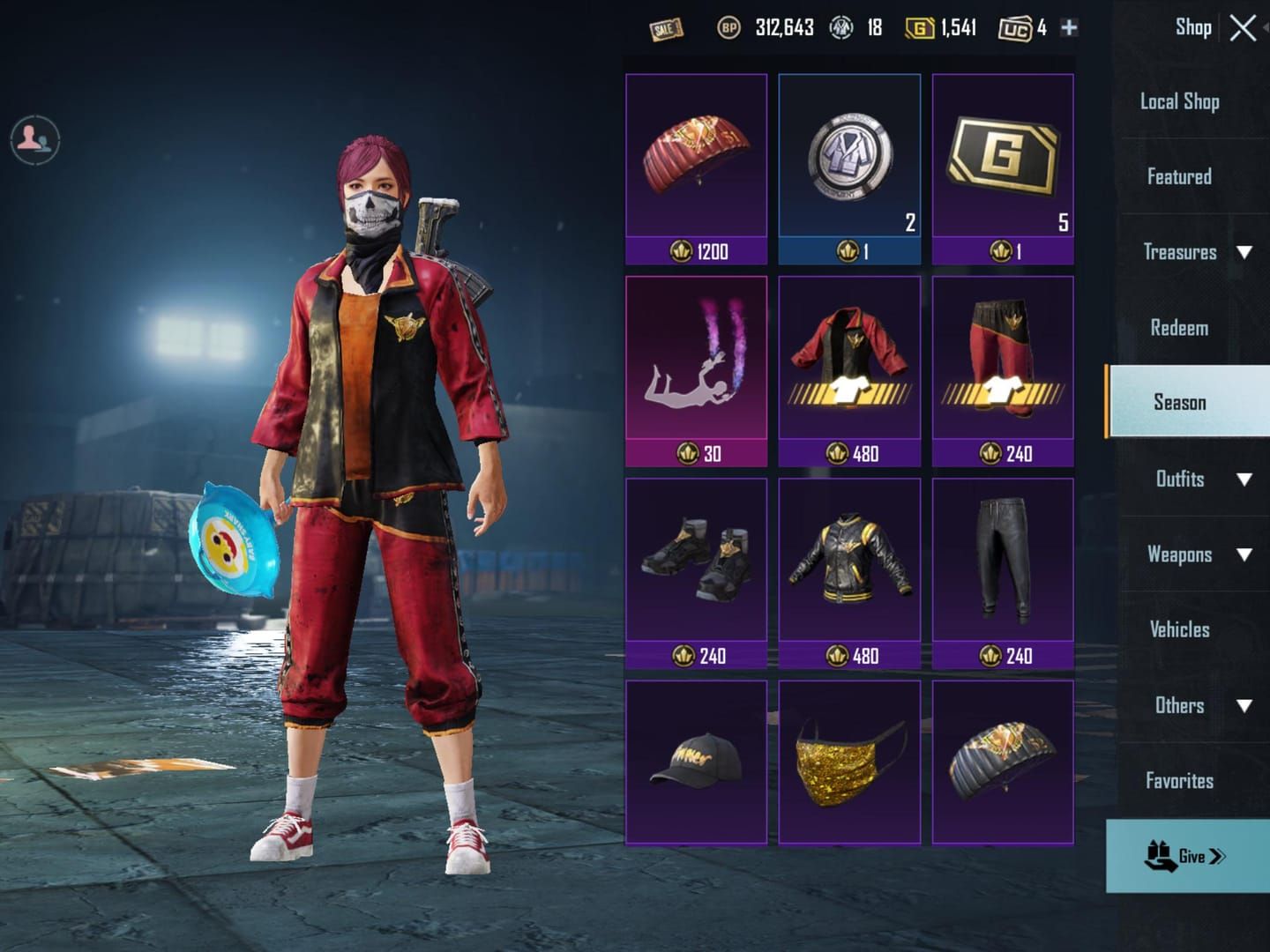Screen dimensions: 1270x952
Task: Open the character profile icon on the left
Action: pos(34,141)
